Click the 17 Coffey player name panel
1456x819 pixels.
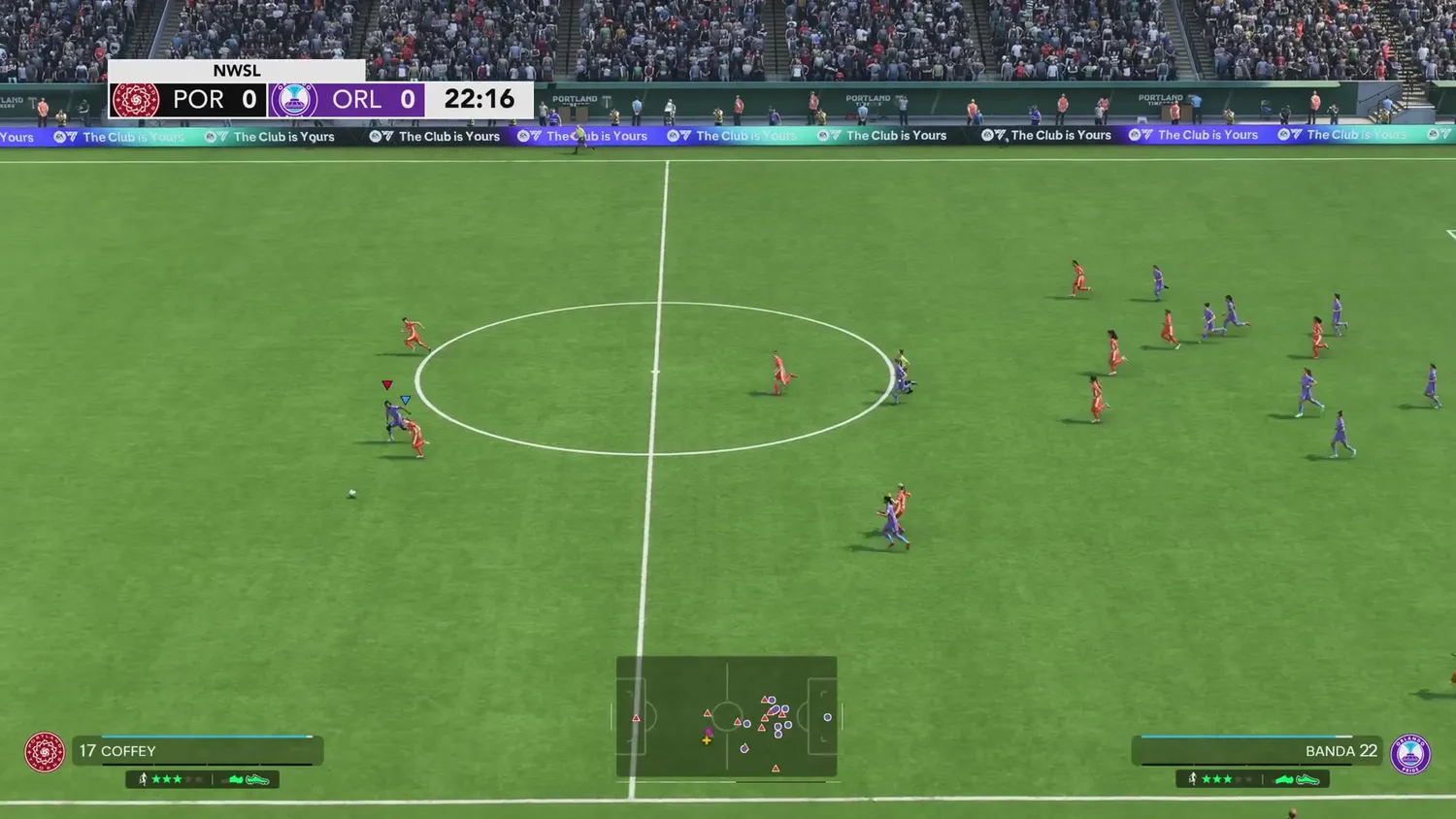tap(197, 751)
